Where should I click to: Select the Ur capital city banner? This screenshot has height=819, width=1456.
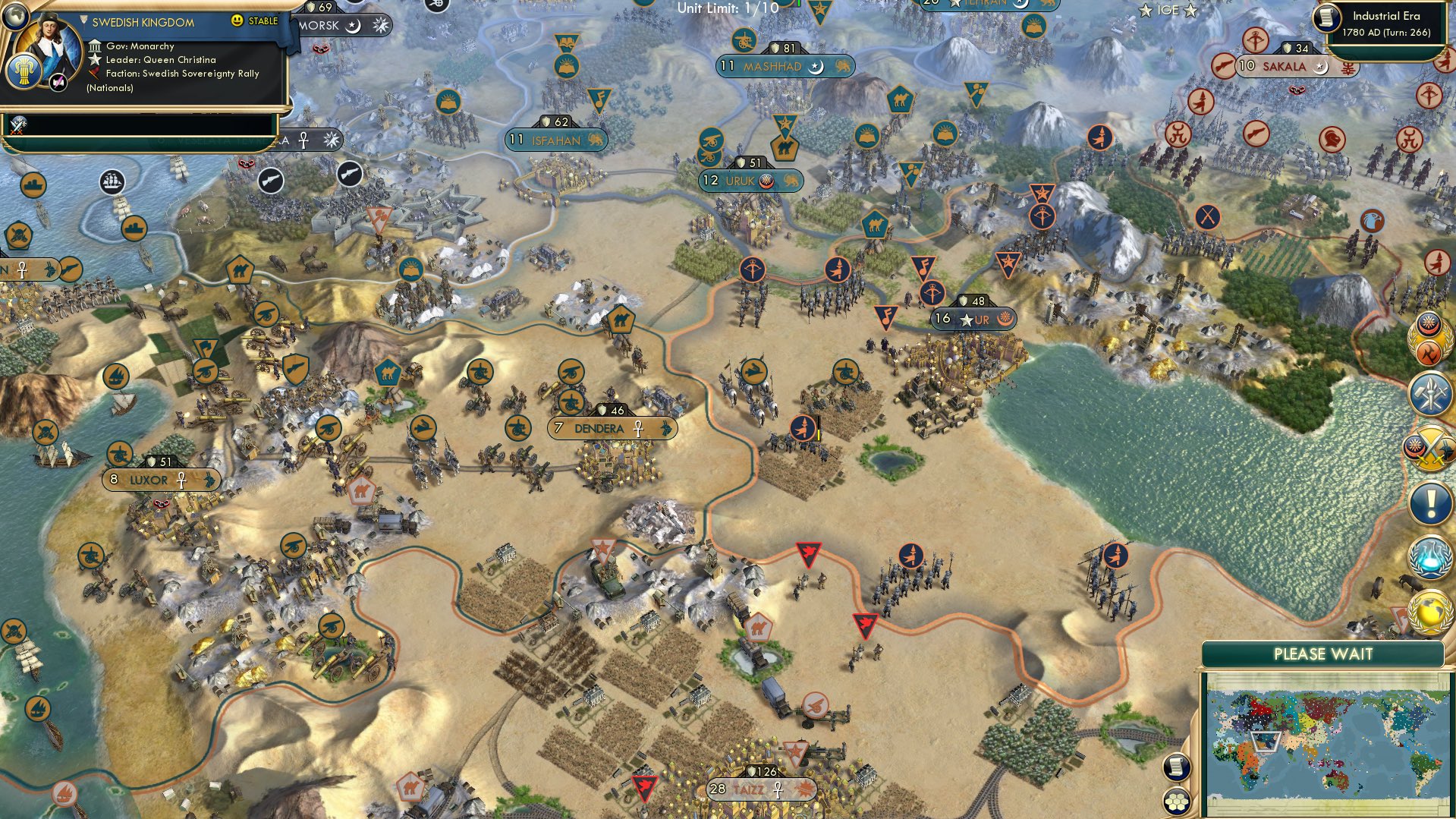tap(973, 320)
